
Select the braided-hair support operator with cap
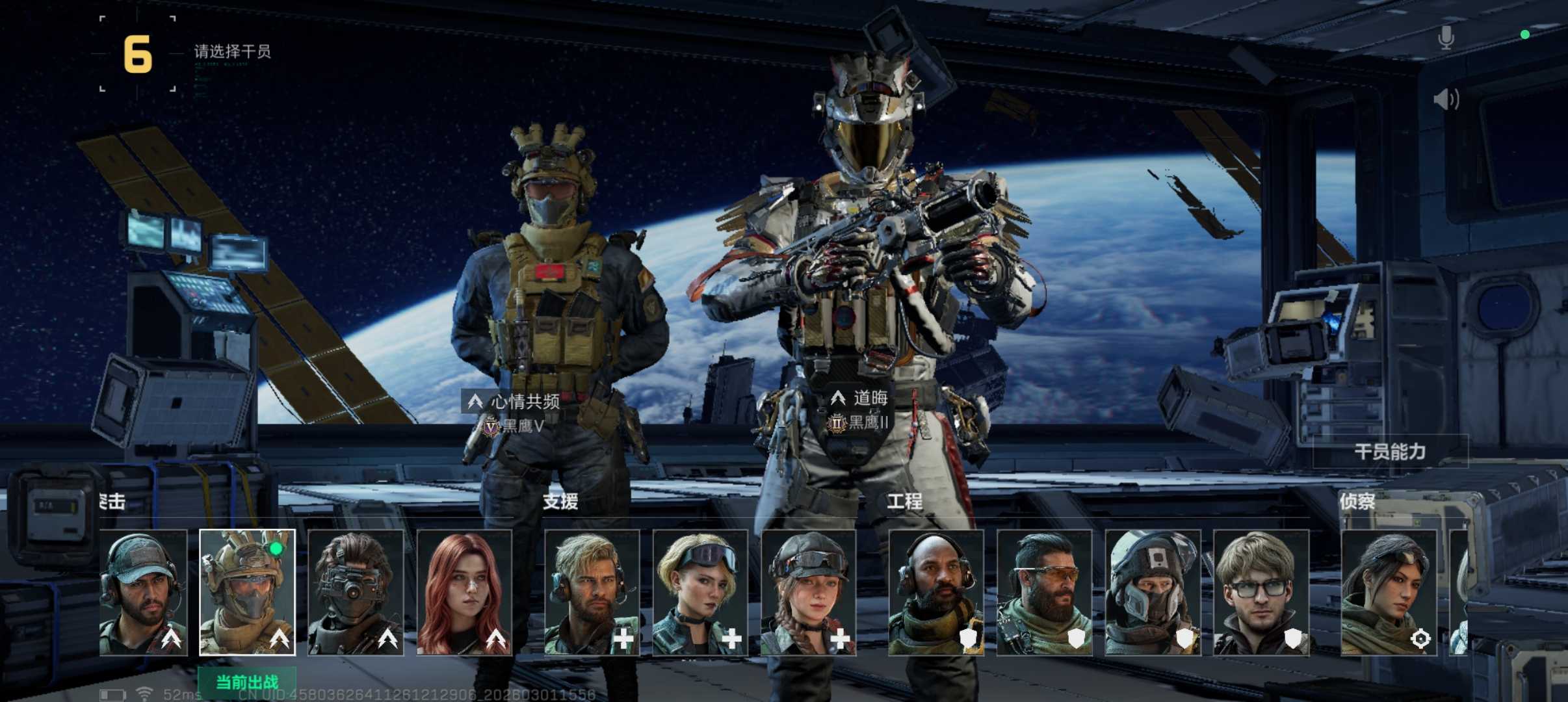point(808,592)
